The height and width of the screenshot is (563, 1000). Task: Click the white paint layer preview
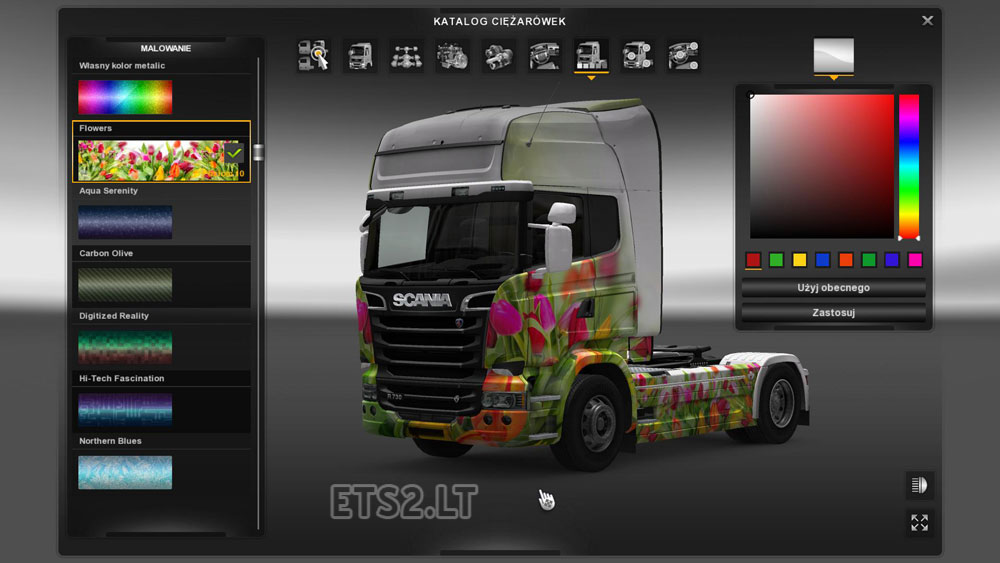point(833,55)
